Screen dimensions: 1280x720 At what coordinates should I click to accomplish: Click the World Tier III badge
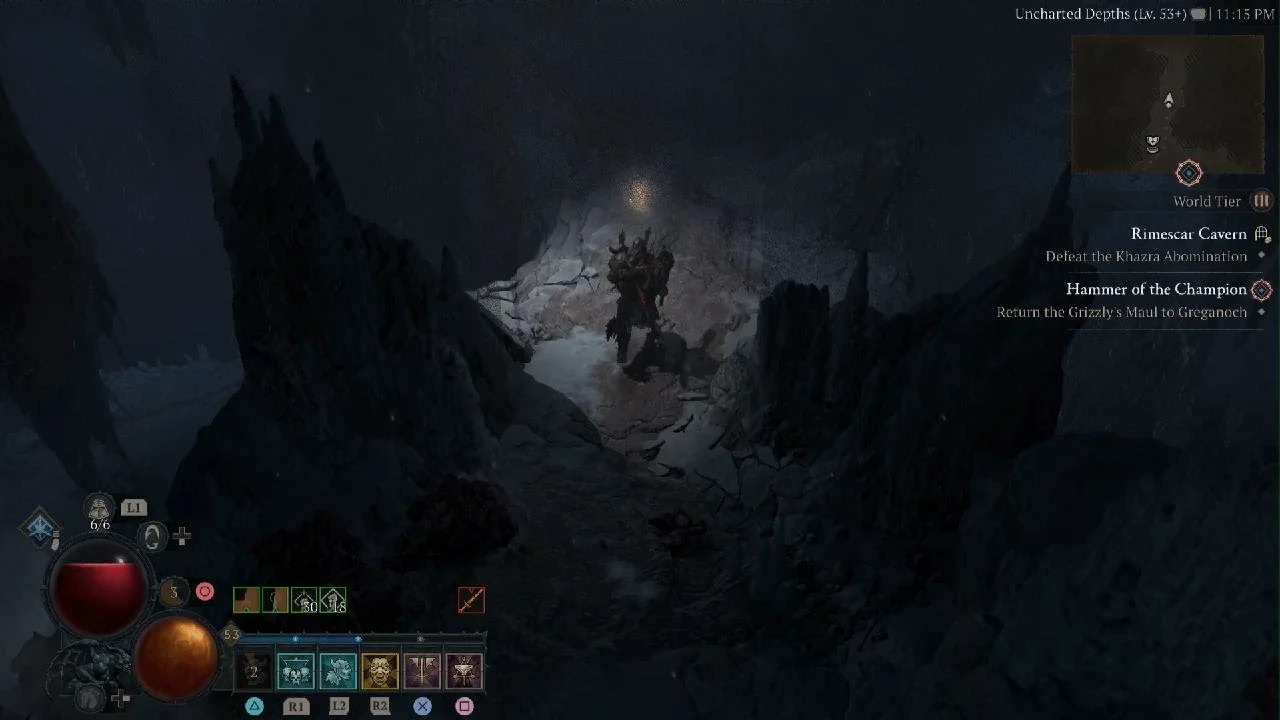pos(1261,201)
